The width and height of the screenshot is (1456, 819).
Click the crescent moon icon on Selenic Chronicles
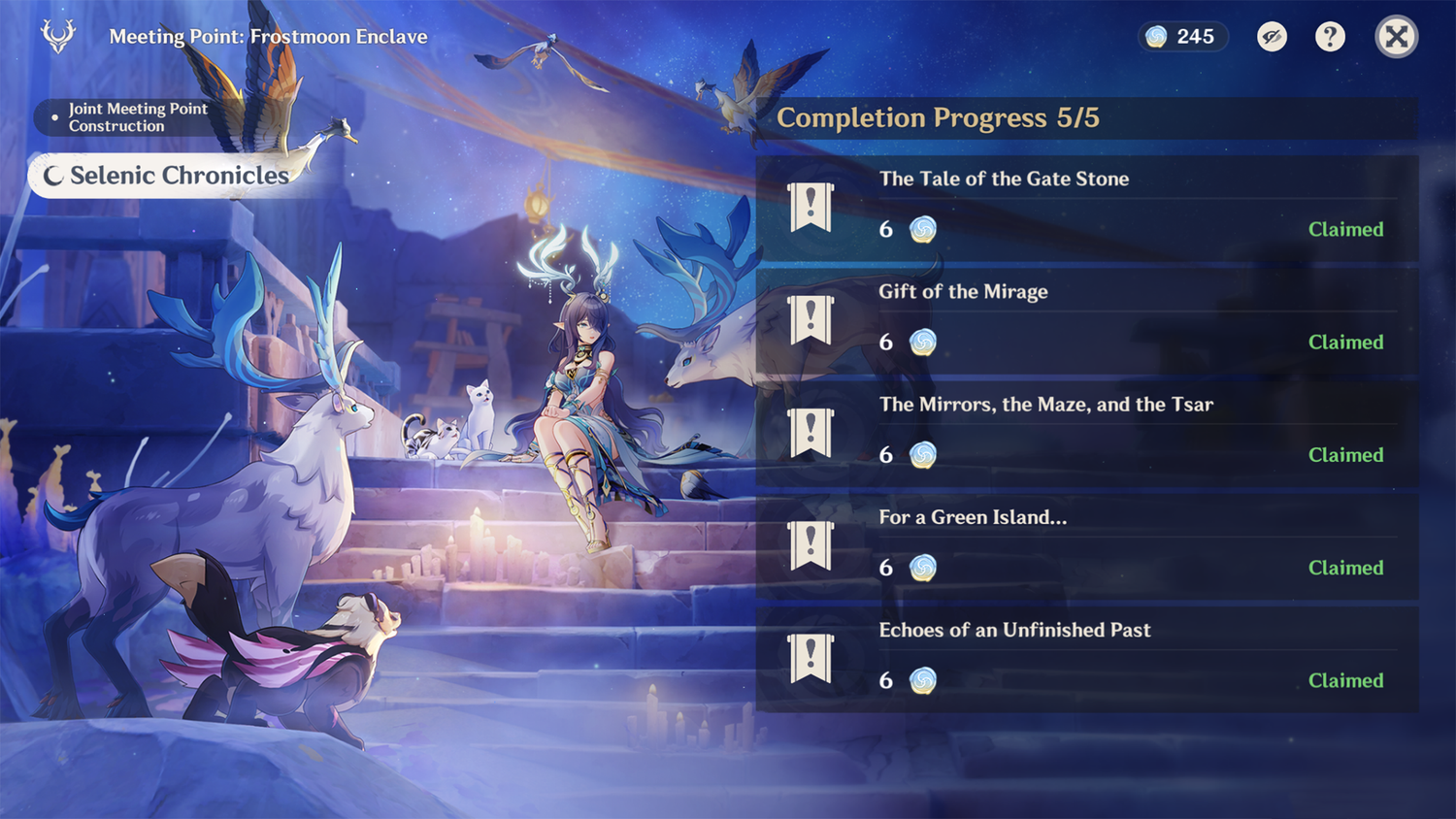[x=55, y=176]
